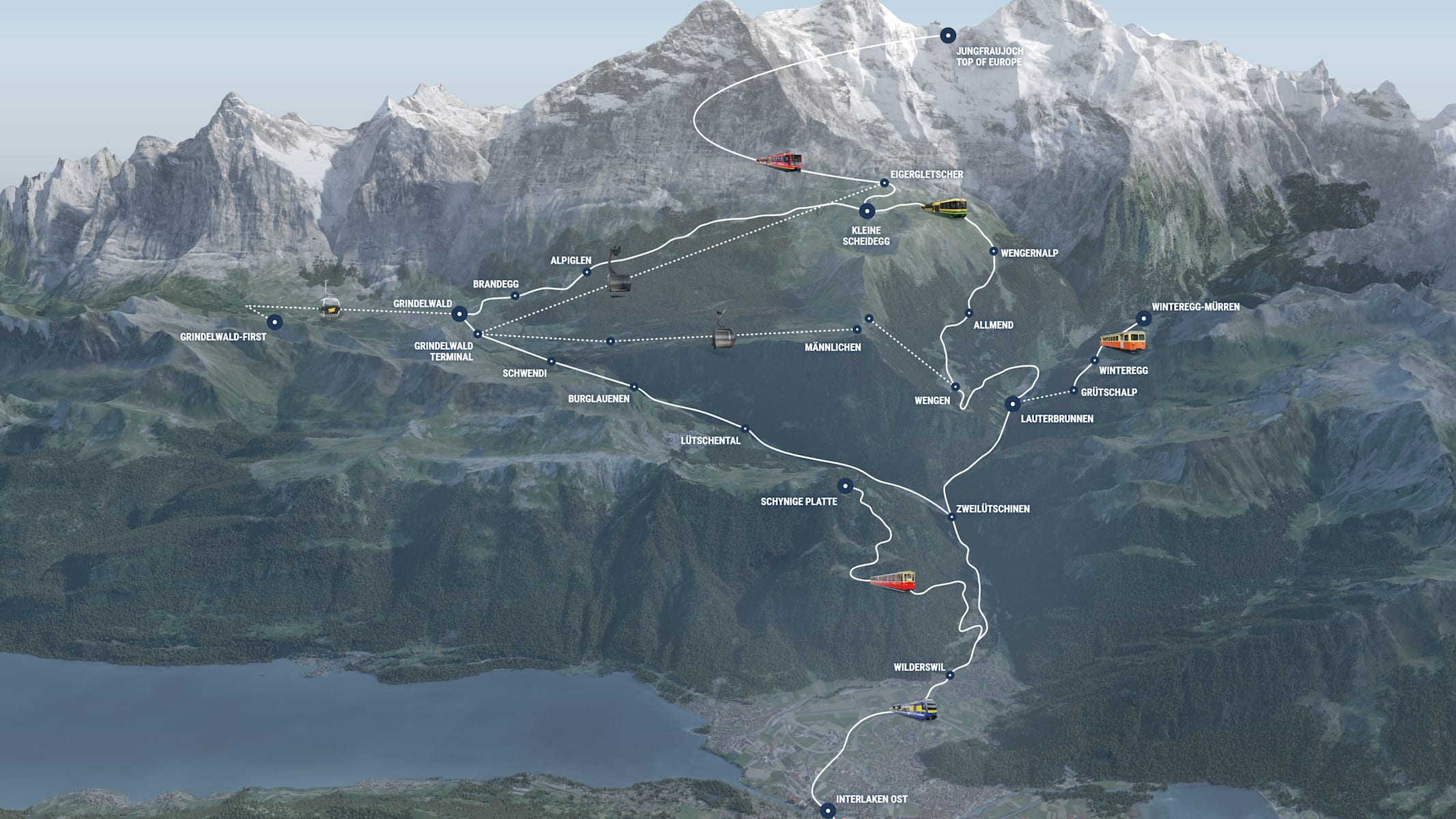Open the Lauterbrunnen station marker
This screenshot has height=819, width=1456.
click(1012, 404)
